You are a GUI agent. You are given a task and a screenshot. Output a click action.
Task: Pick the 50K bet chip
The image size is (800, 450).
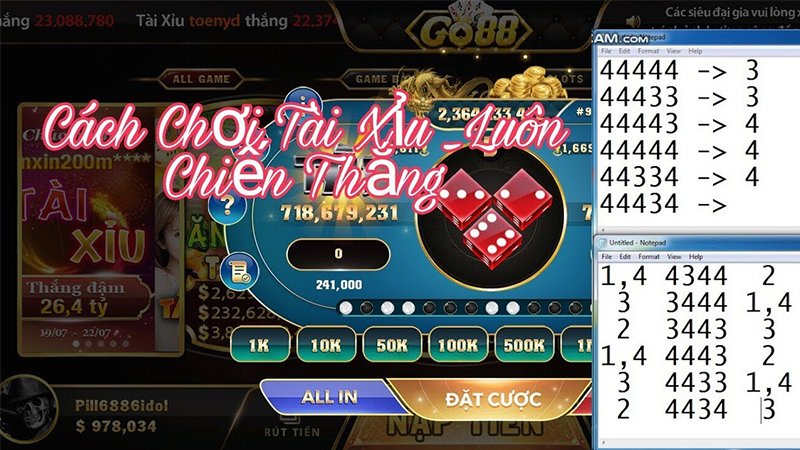pos(392,346)
